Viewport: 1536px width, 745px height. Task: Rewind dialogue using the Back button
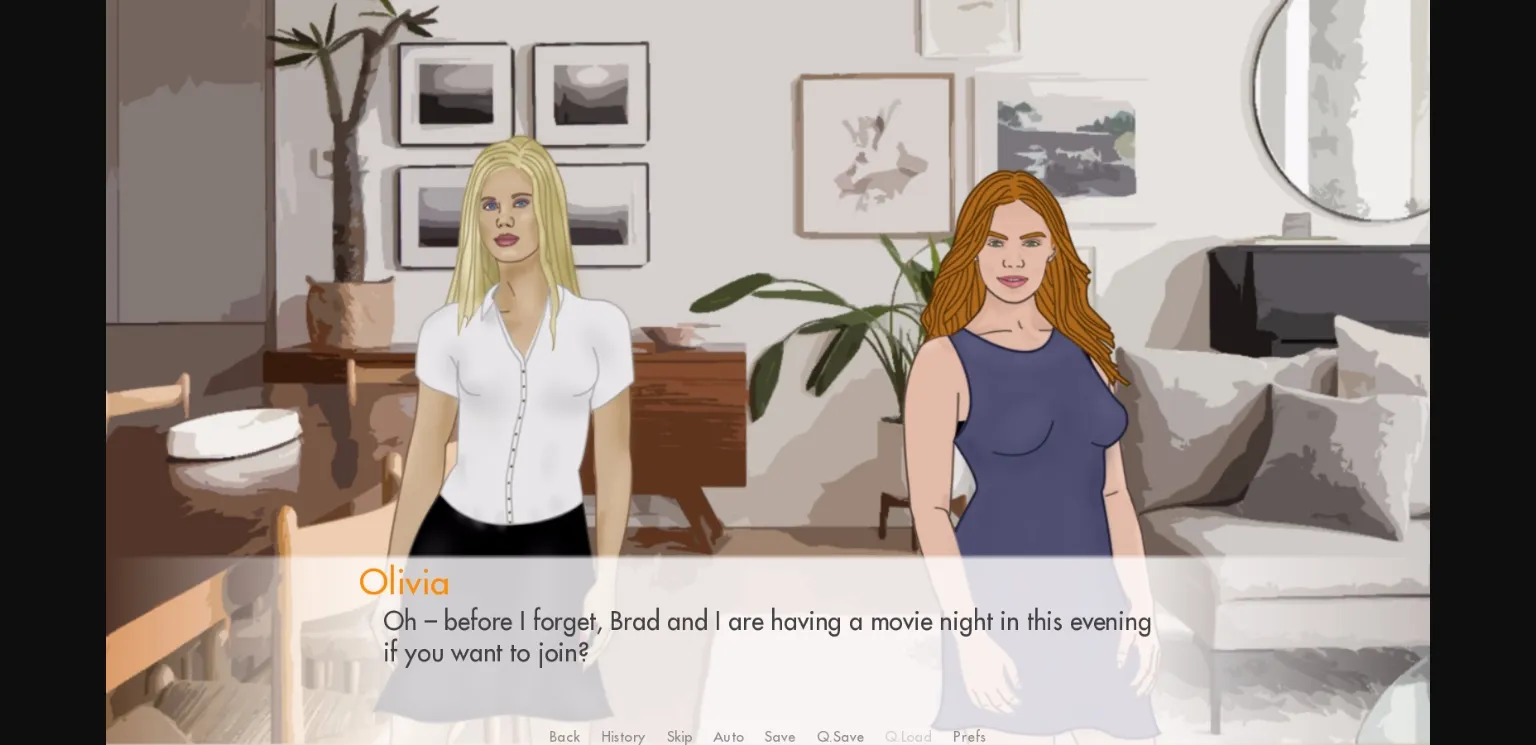564,737
